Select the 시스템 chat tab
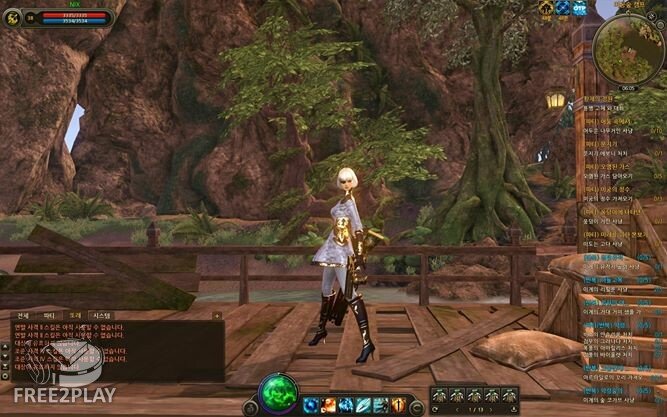The height and width of the screenshot is (417, 667). (102, 315)
